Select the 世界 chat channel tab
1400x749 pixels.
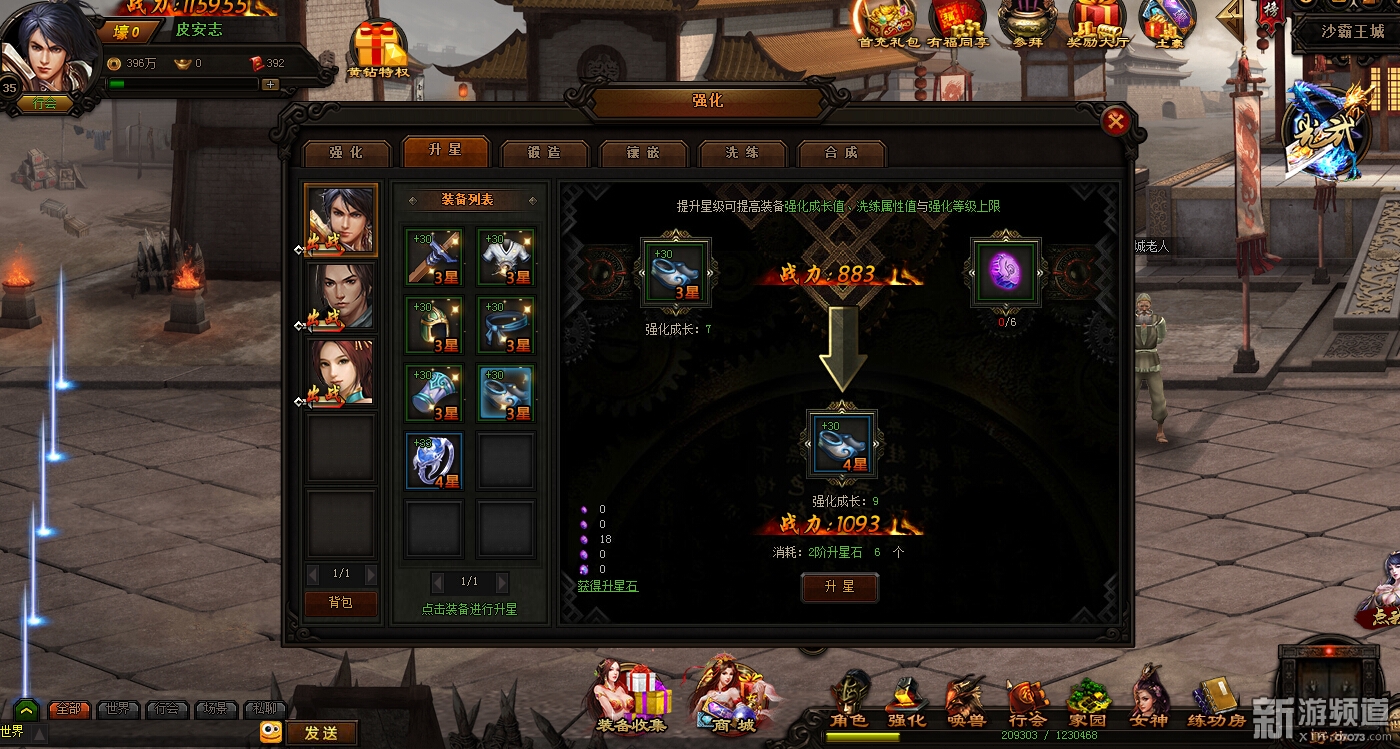[x=118, y=709]
